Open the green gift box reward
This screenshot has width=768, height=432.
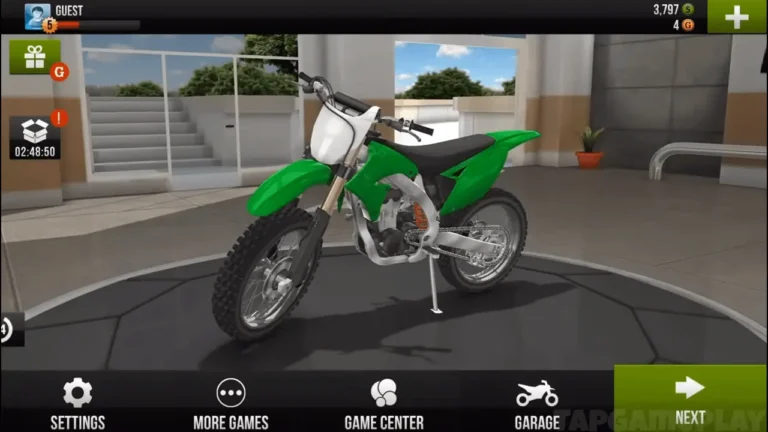(35, 57)
